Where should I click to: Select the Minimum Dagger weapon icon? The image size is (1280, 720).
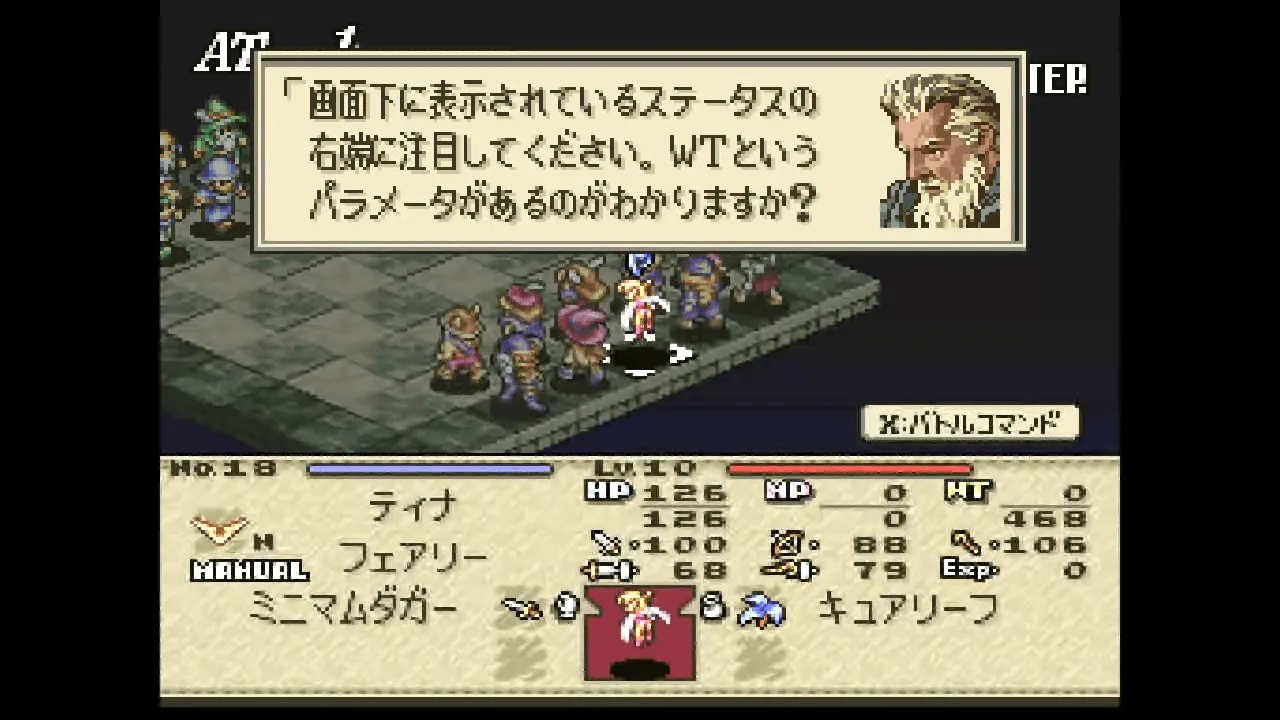click(520, 609)
